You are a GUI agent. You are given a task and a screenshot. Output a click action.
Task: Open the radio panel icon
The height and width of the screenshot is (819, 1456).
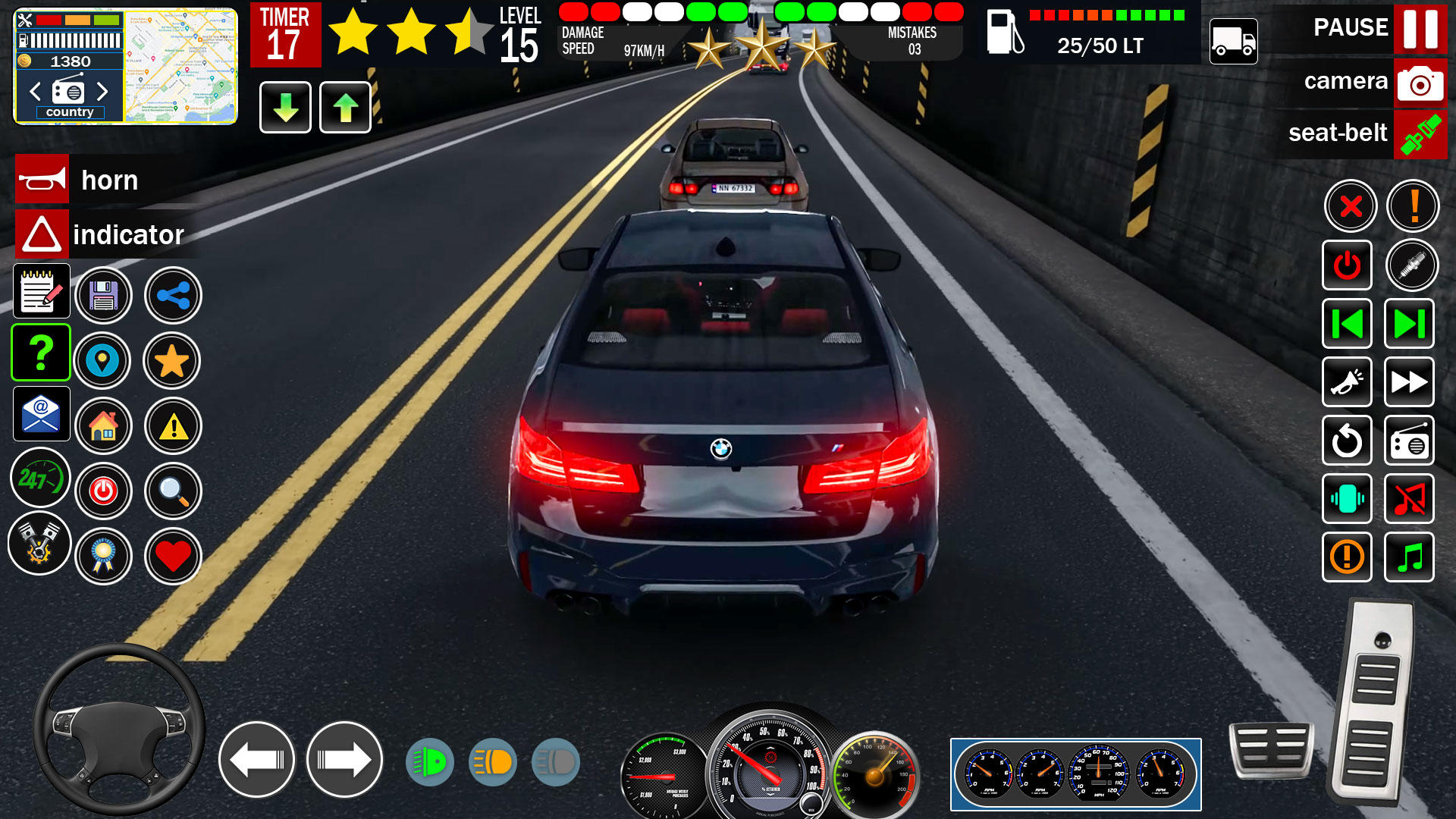click(1409, 441)
